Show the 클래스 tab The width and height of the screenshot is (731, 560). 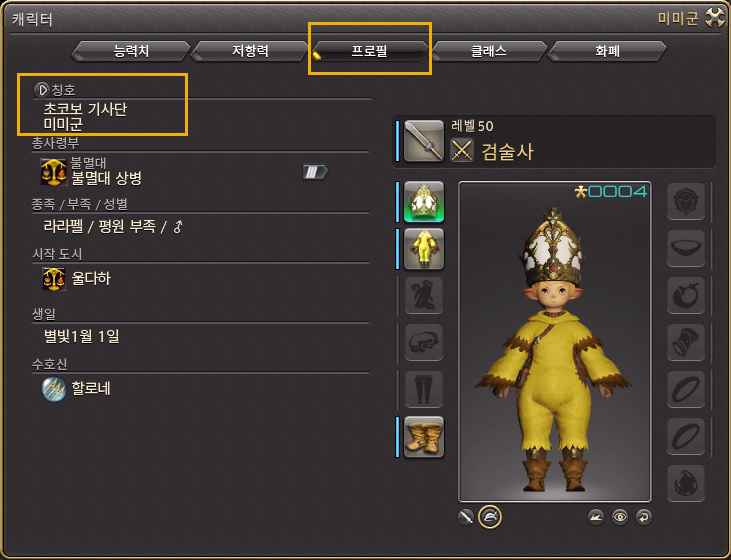pyautogui.click(x=489, y=51)
